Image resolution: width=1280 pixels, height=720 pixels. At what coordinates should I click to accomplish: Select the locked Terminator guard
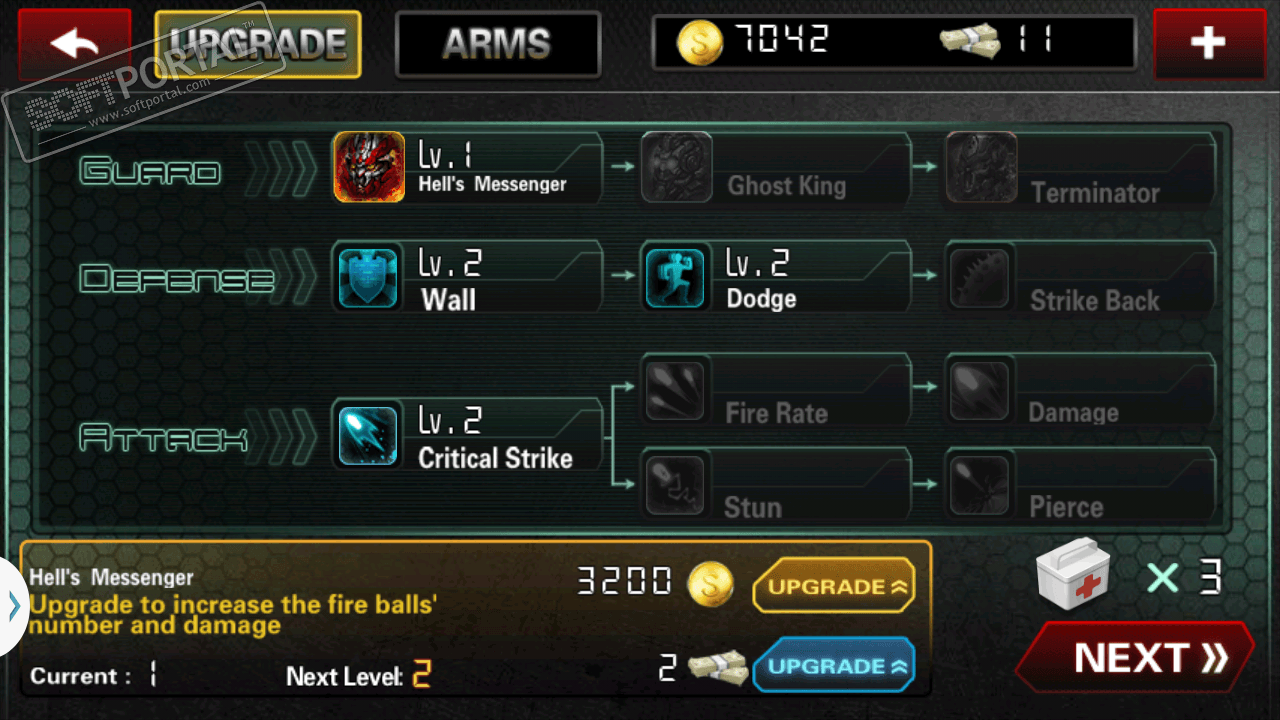coord(1080,168)
